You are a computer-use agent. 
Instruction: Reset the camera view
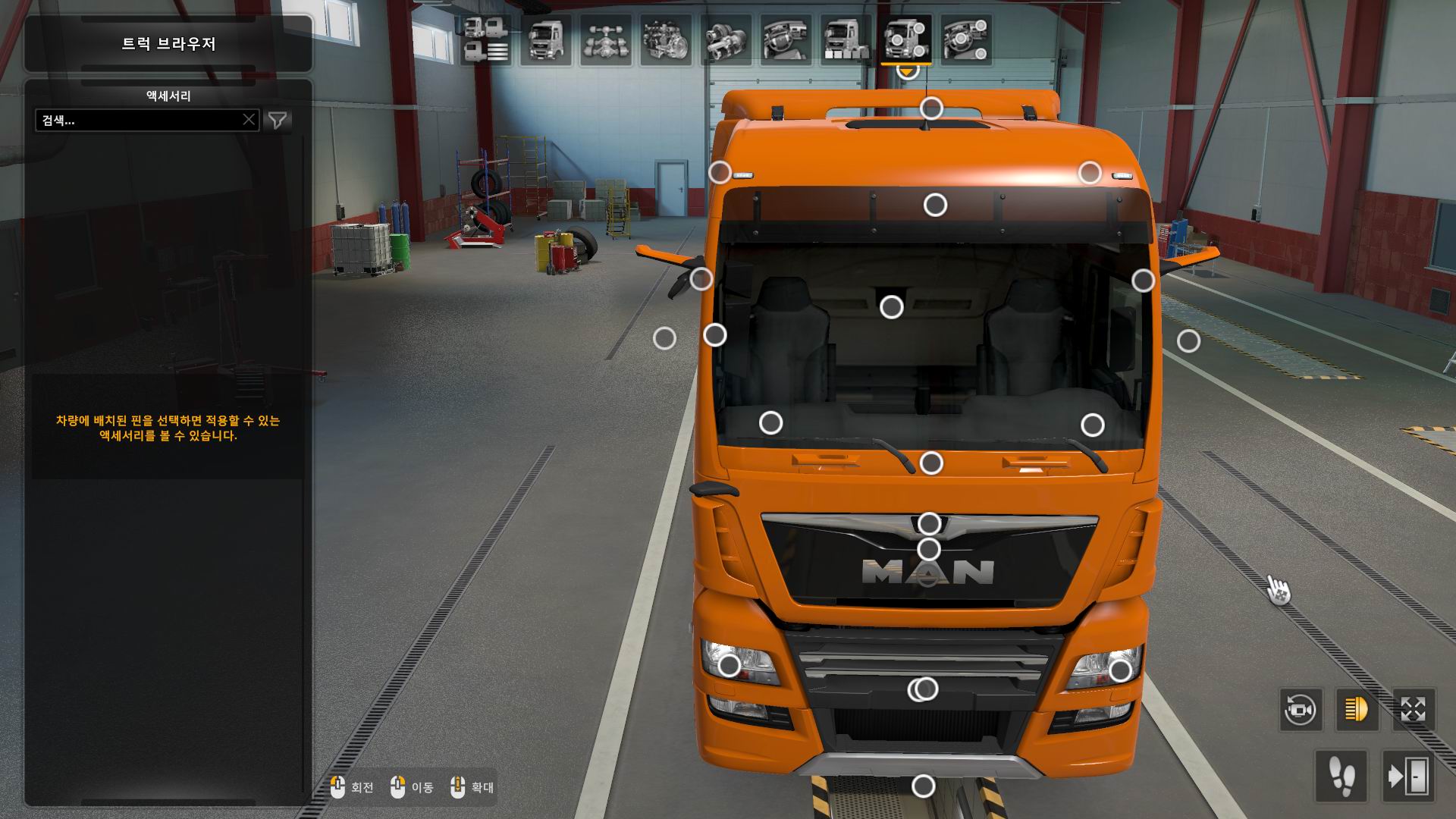1301,711
